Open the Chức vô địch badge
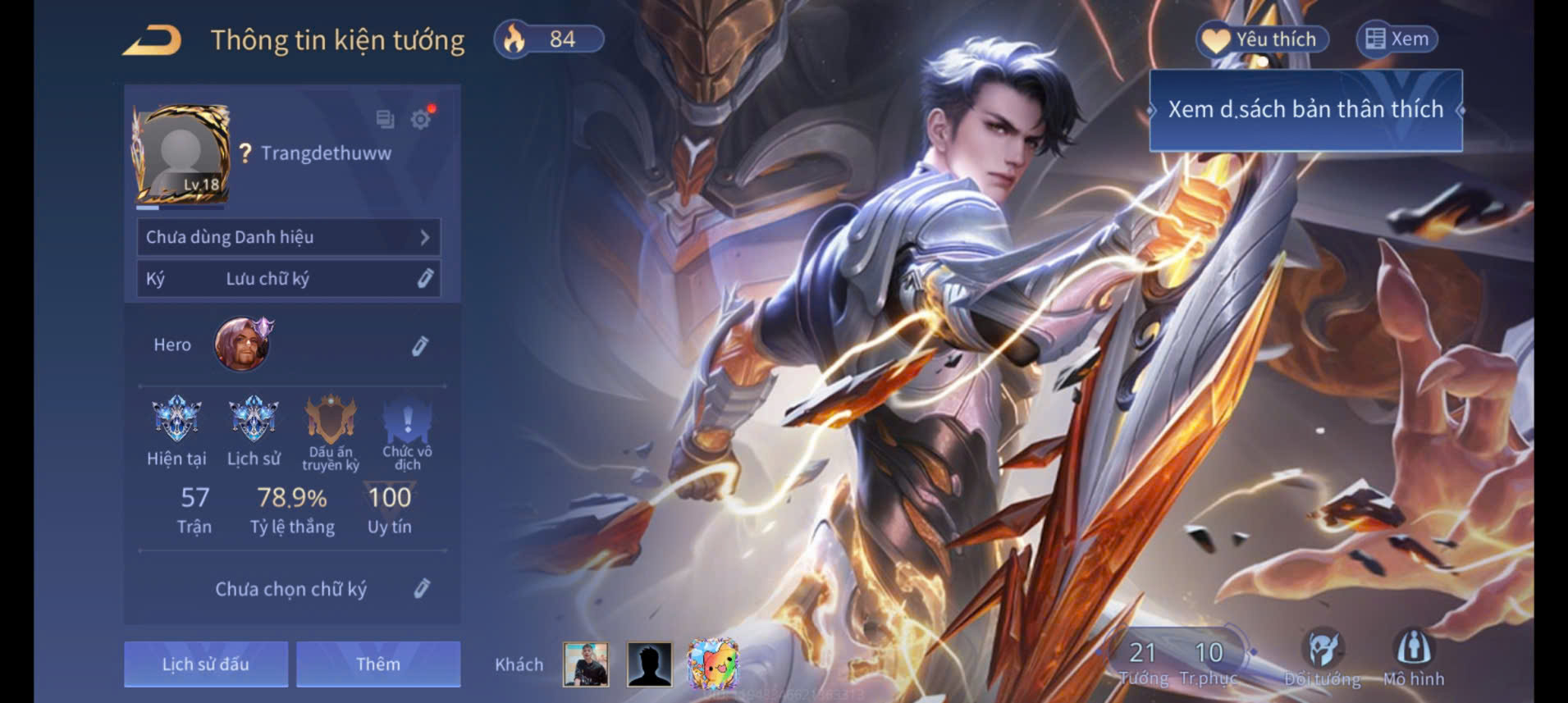The width and height of the screenshot is (1568, 703). click(407, 419)
